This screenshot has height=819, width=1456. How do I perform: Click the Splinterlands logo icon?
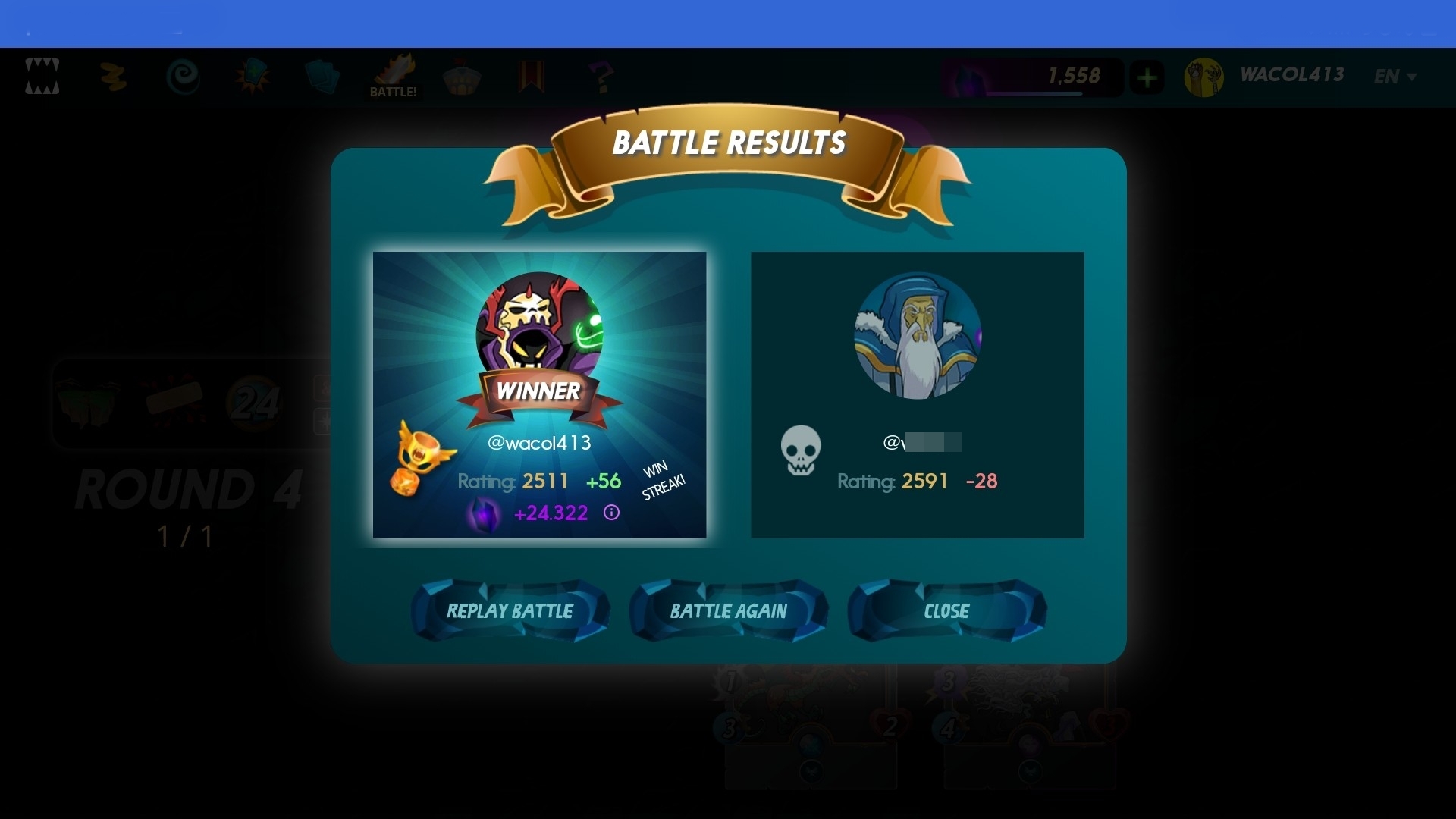point(43,76)
